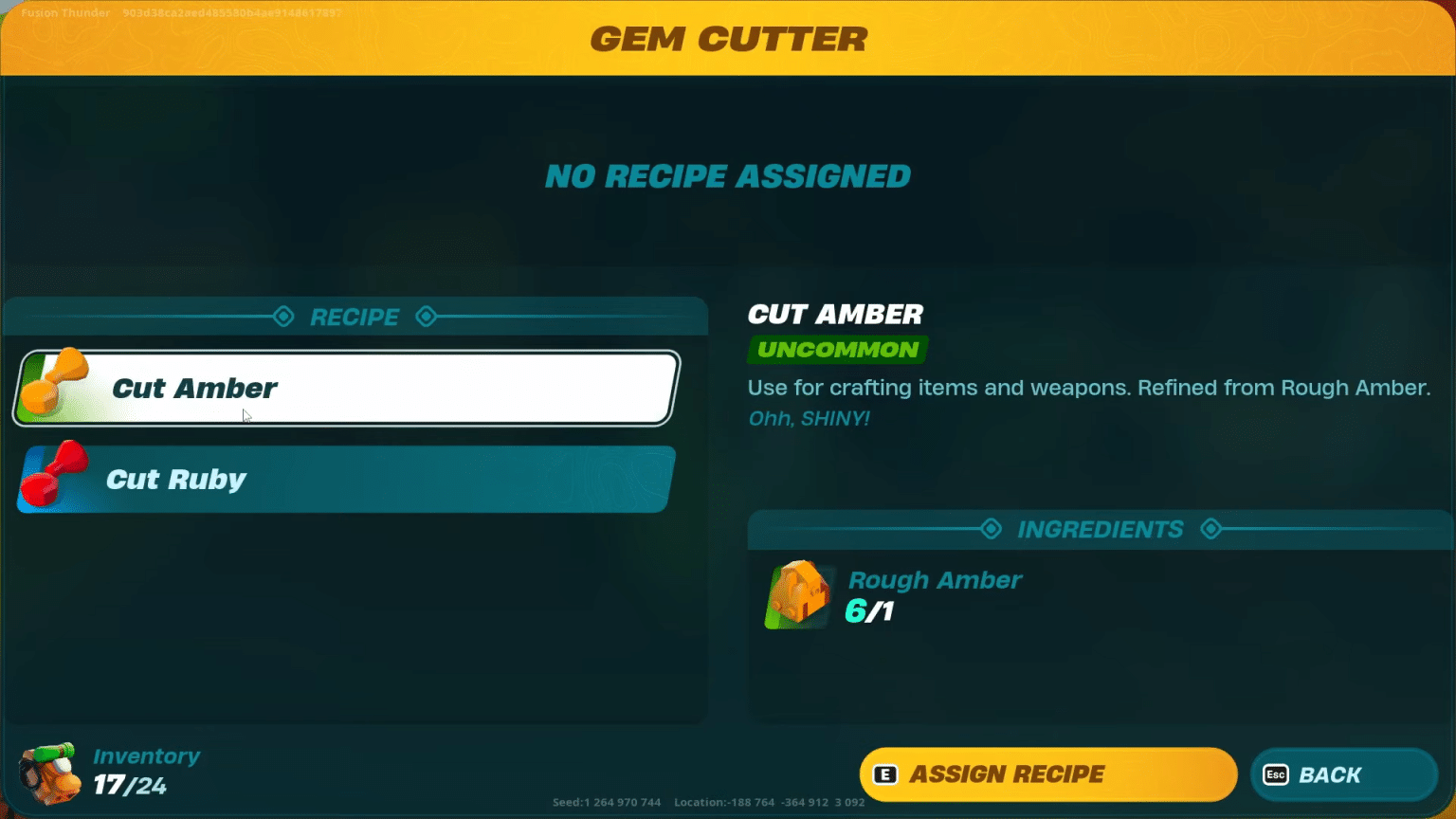Click the diamond marker right of RECIPE label
The image size is (1456, 819).
pos(427,317)
